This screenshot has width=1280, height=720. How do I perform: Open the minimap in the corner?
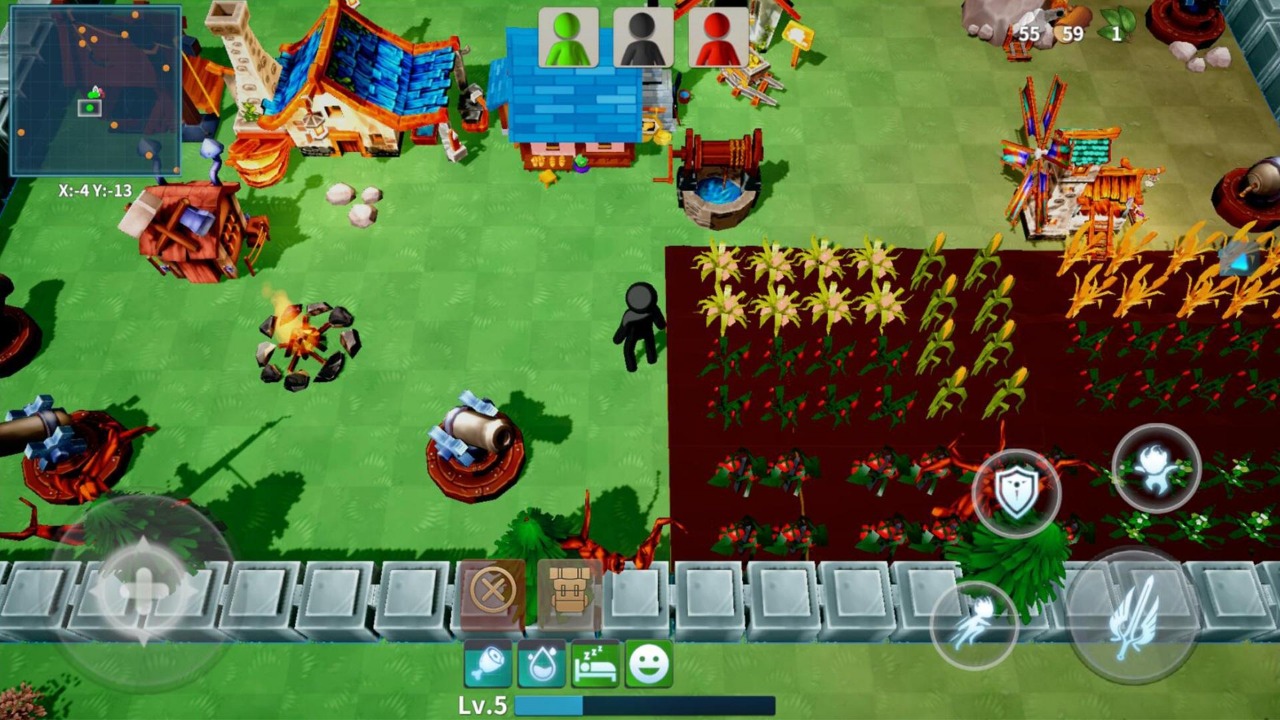tap(95, 90)
